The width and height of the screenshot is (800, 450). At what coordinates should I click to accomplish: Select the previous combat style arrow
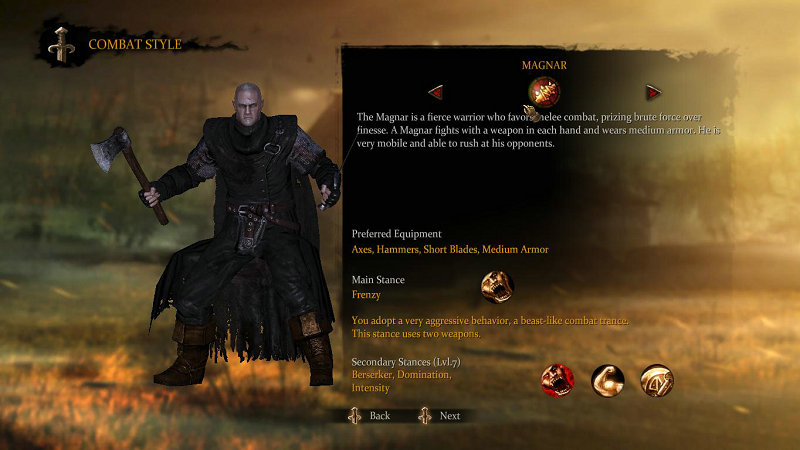click(x=436, y=92)
